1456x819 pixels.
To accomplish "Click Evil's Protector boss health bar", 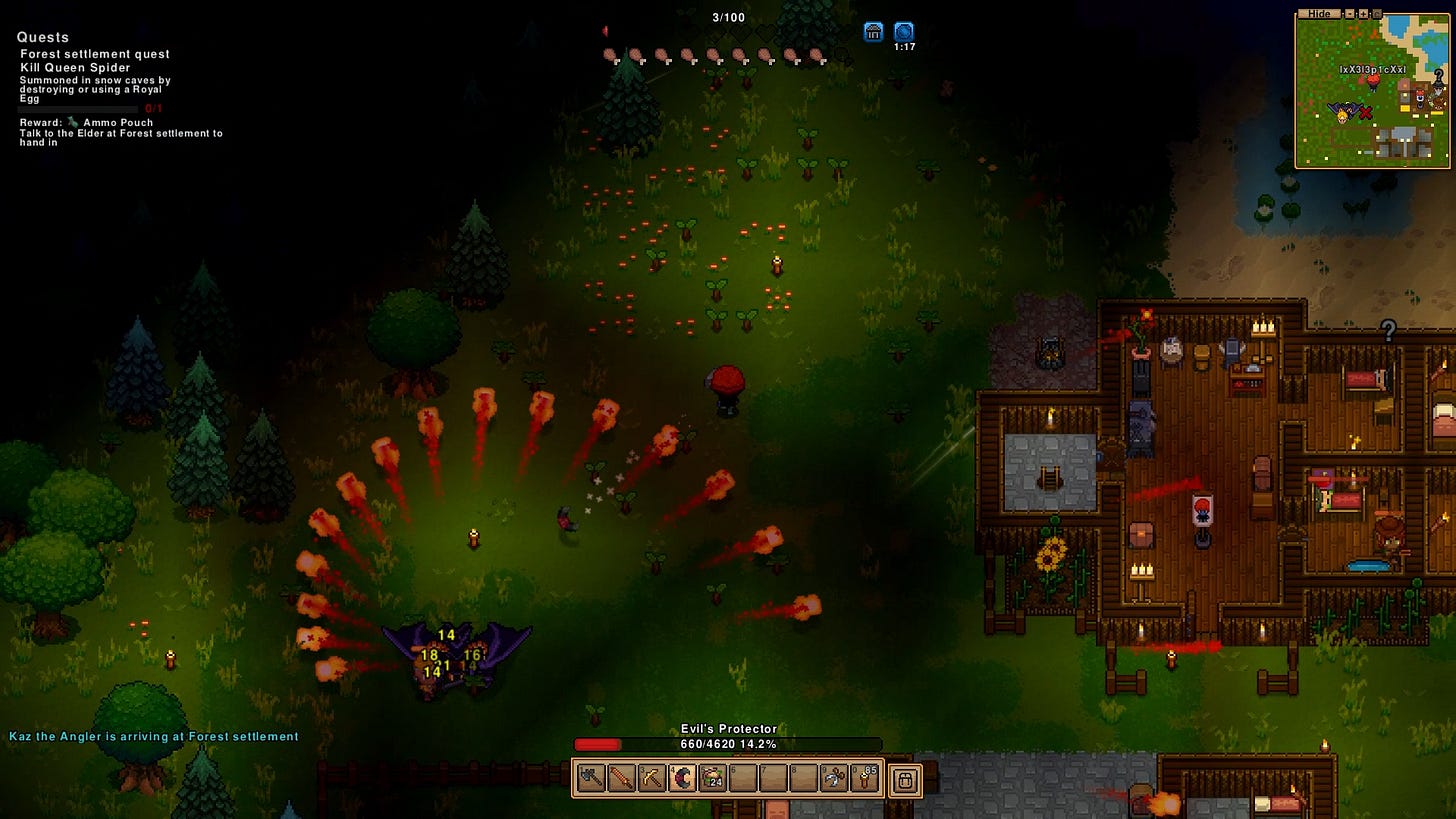I will (729, 743).
